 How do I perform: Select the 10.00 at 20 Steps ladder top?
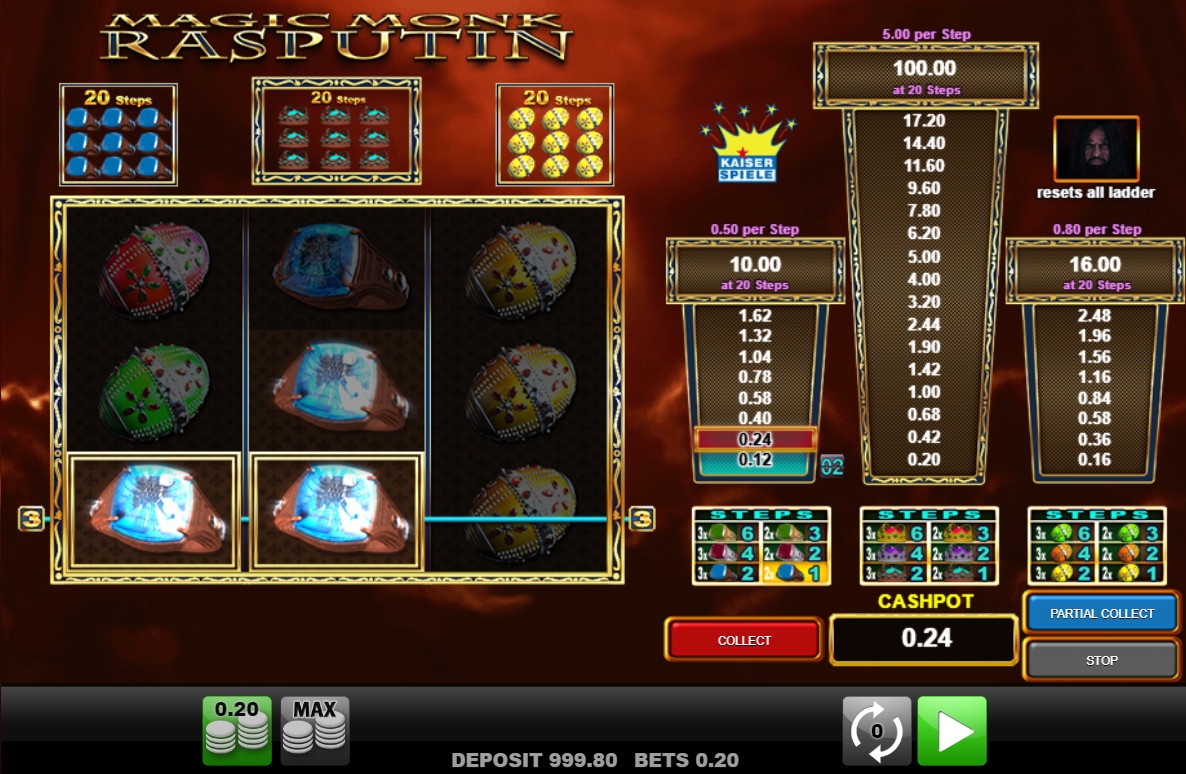[x=755, y=271]
